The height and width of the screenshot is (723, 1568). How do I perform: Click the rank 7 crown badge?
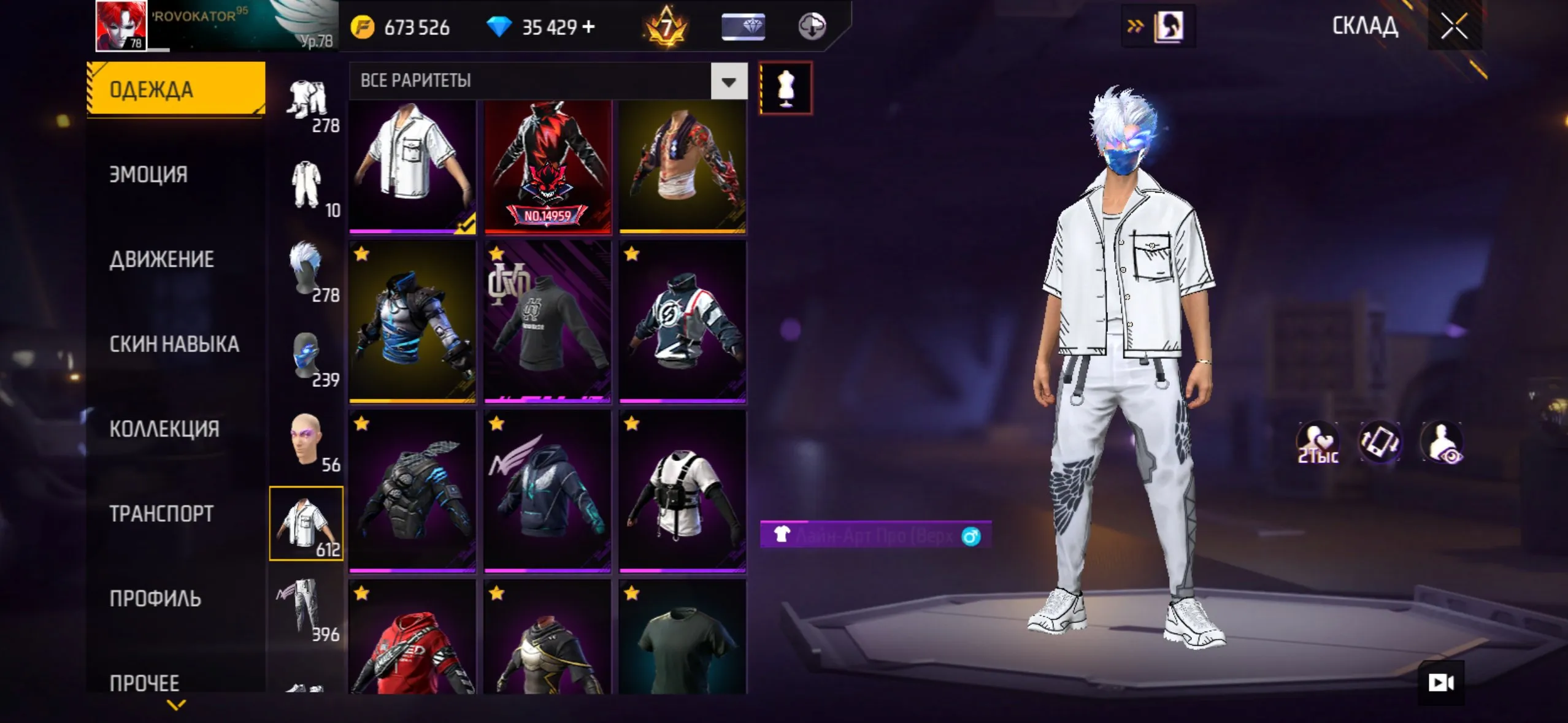(x=667, y=26)
